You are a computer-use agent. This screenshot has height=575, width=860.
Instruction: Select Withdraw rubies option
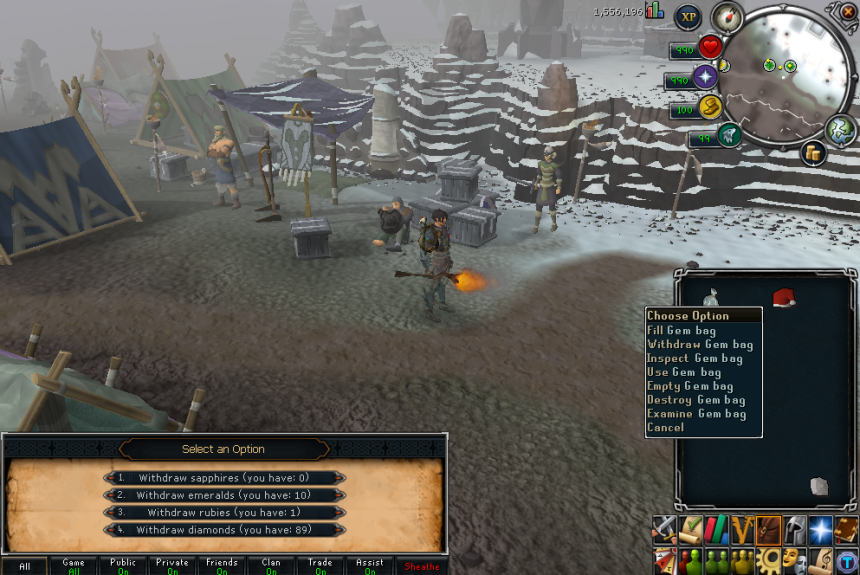[224, 512]
